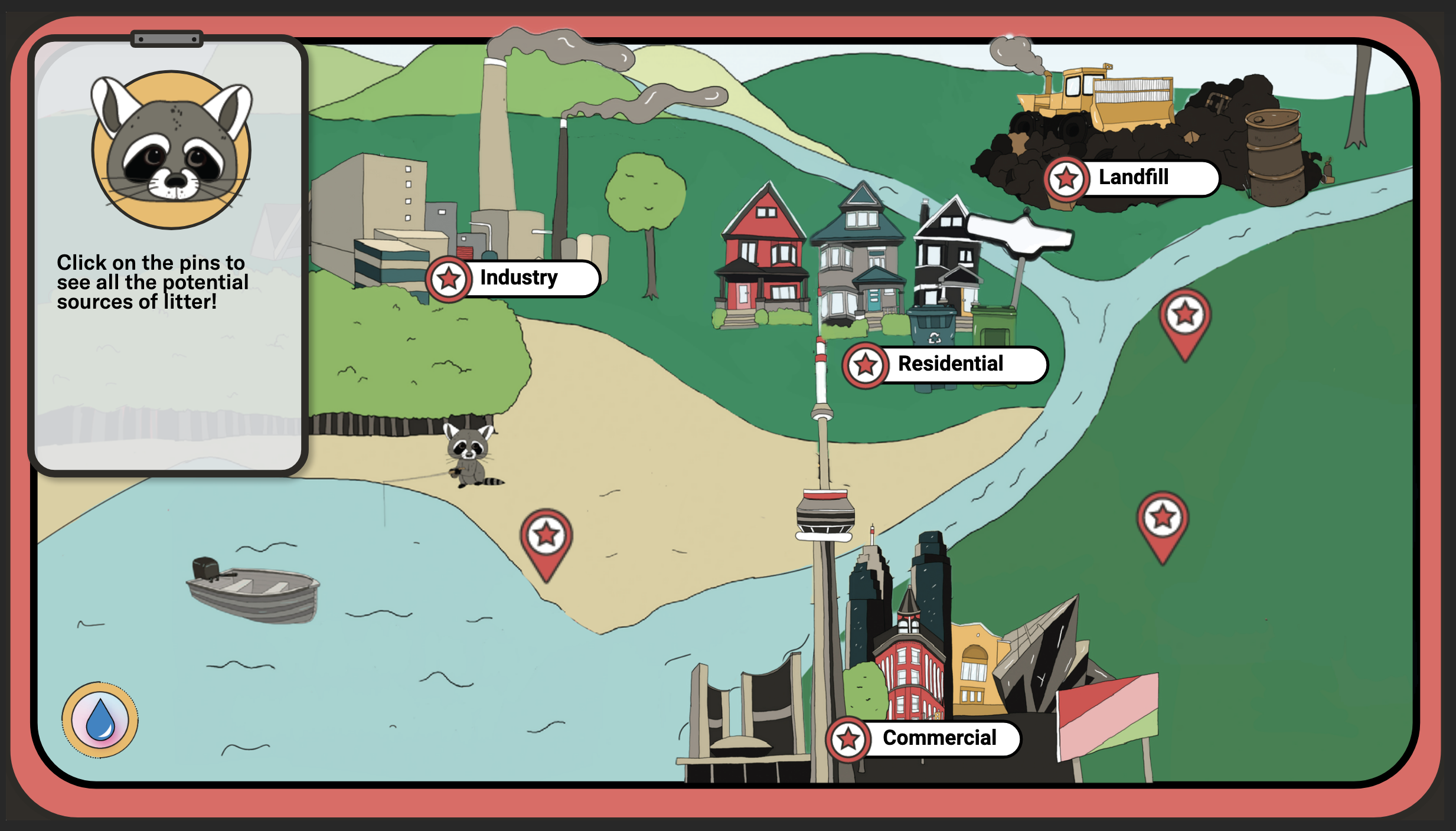Viewport: 1456px width, 831px height.
Task: Click the Landfill label banner
Action: point(1134,177)
